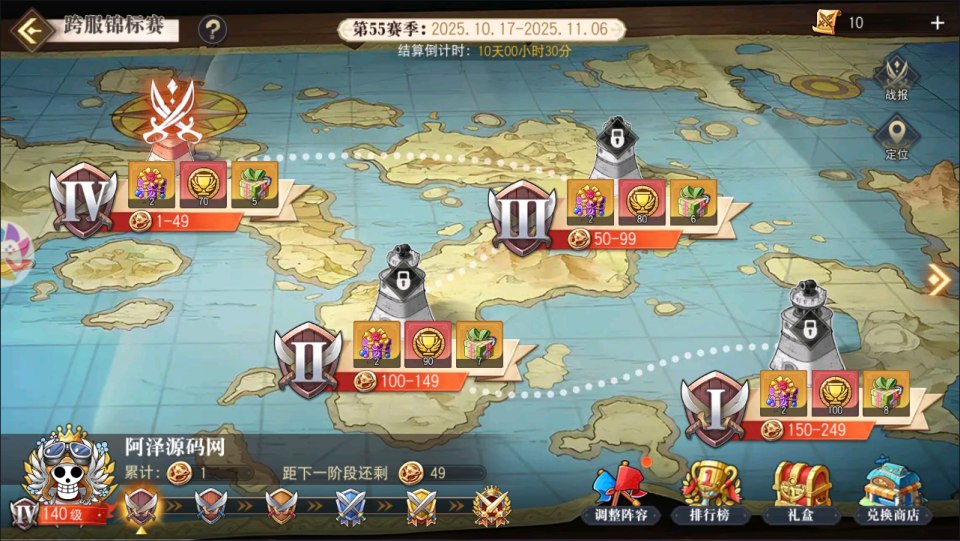View the 排行榜 leaderboard

[x=711, y=494]
